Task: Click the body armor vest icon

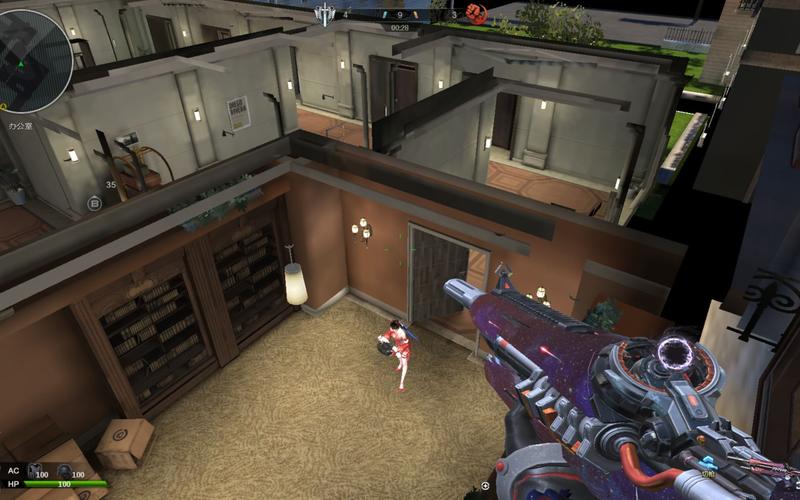Action: click(34, 470)
